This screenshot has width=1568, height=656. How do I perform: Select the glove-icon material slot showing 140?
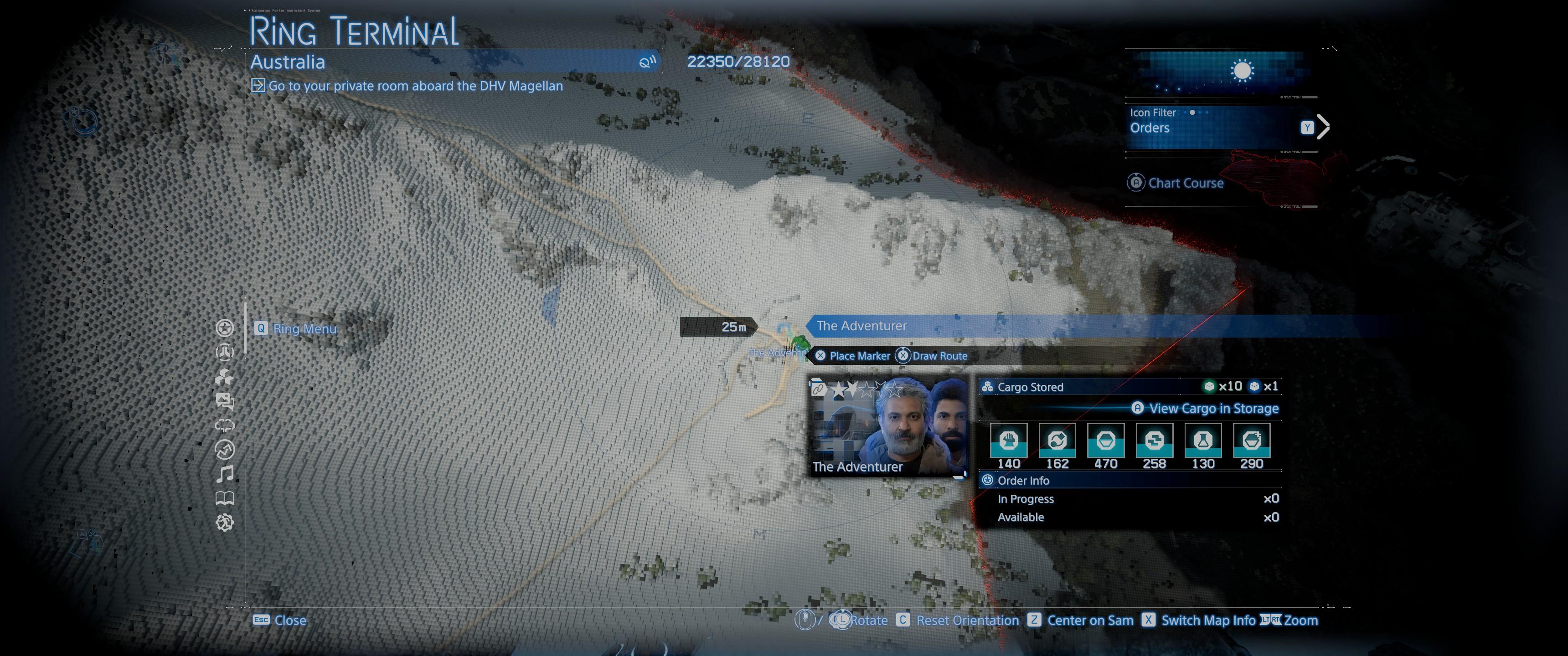click(1009, 441)
